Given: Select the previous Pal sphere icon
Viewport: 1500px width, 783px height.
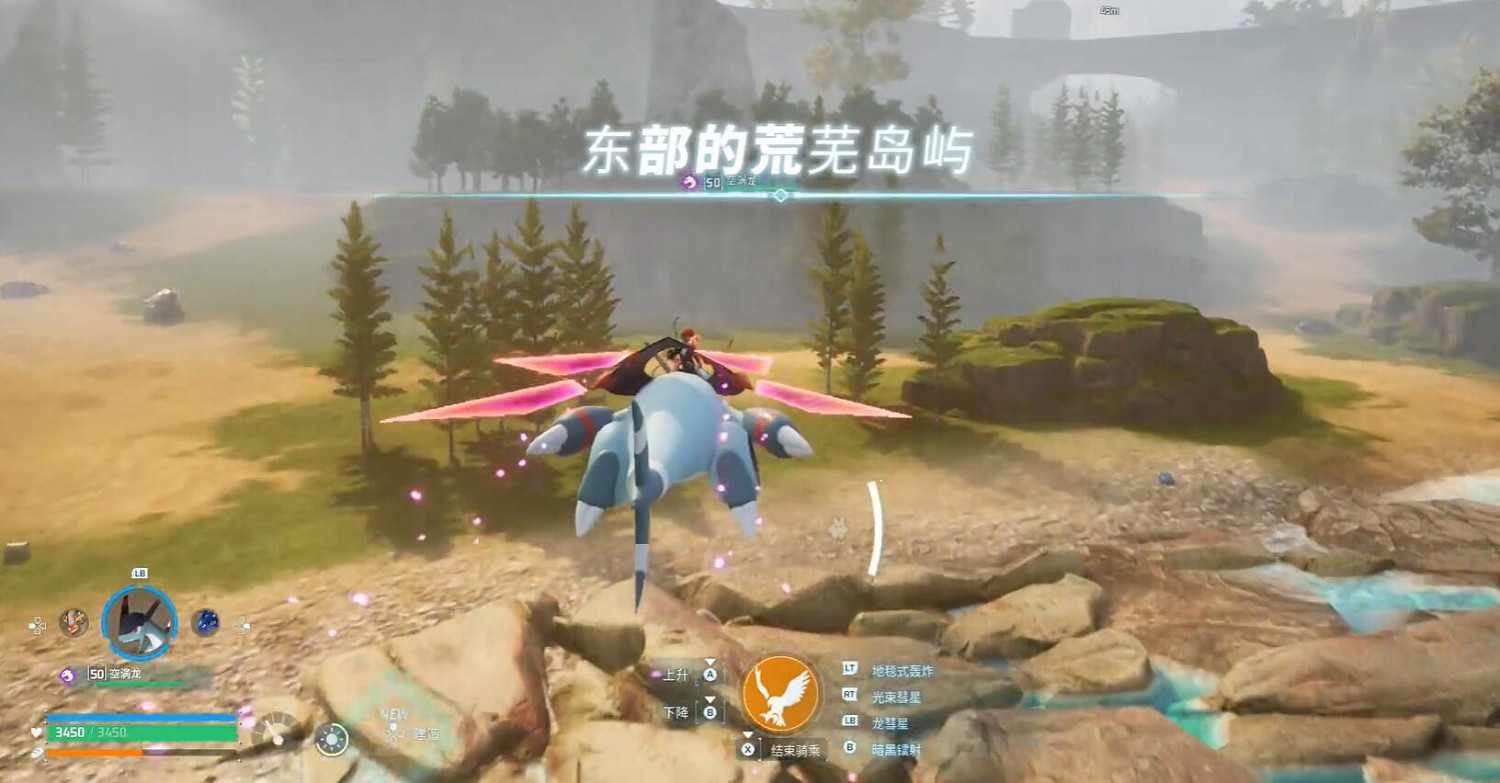Looking at the screenshot, I should tap(73, 621).
